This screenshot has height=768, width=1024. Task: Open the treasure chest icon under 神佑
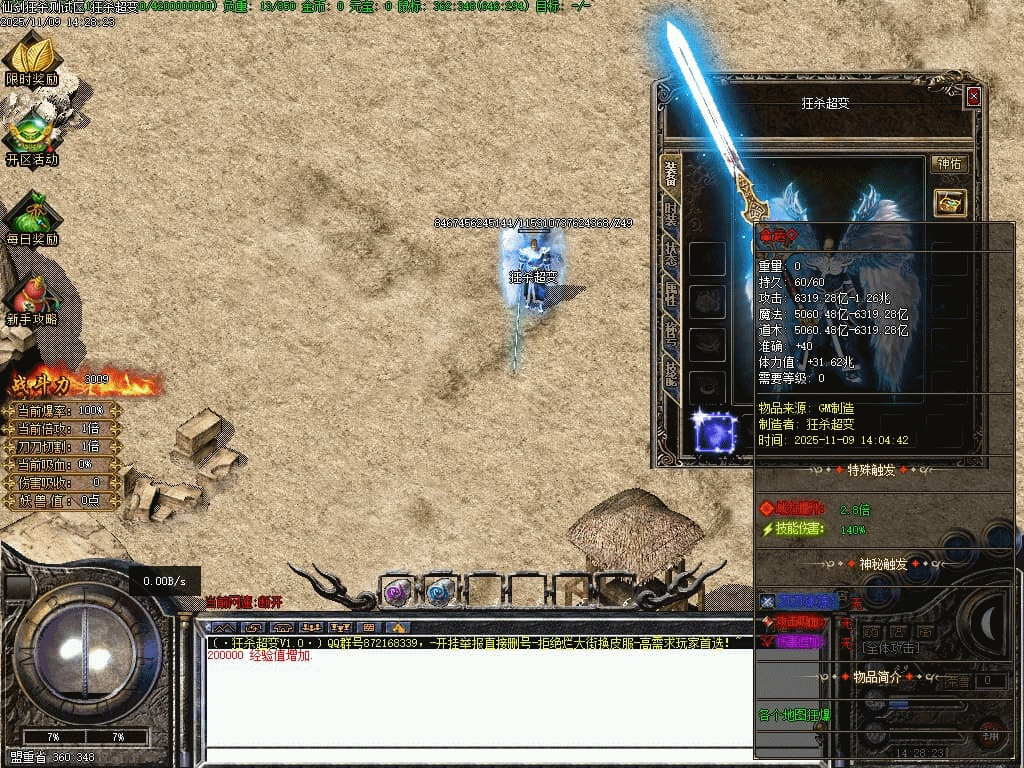coord(949,201)
